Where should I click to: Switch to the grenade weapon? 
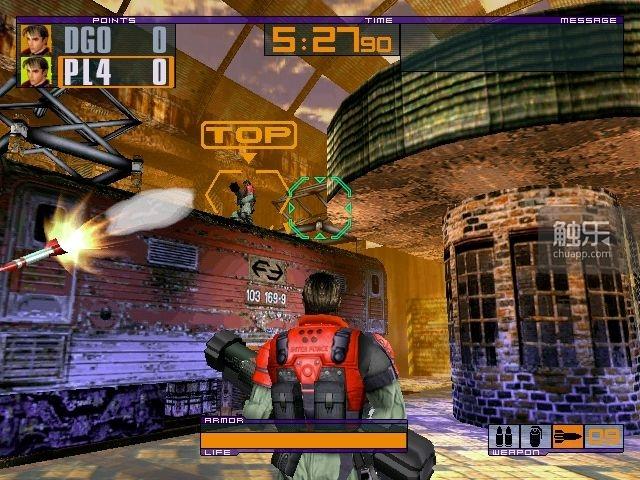(534, 436)
